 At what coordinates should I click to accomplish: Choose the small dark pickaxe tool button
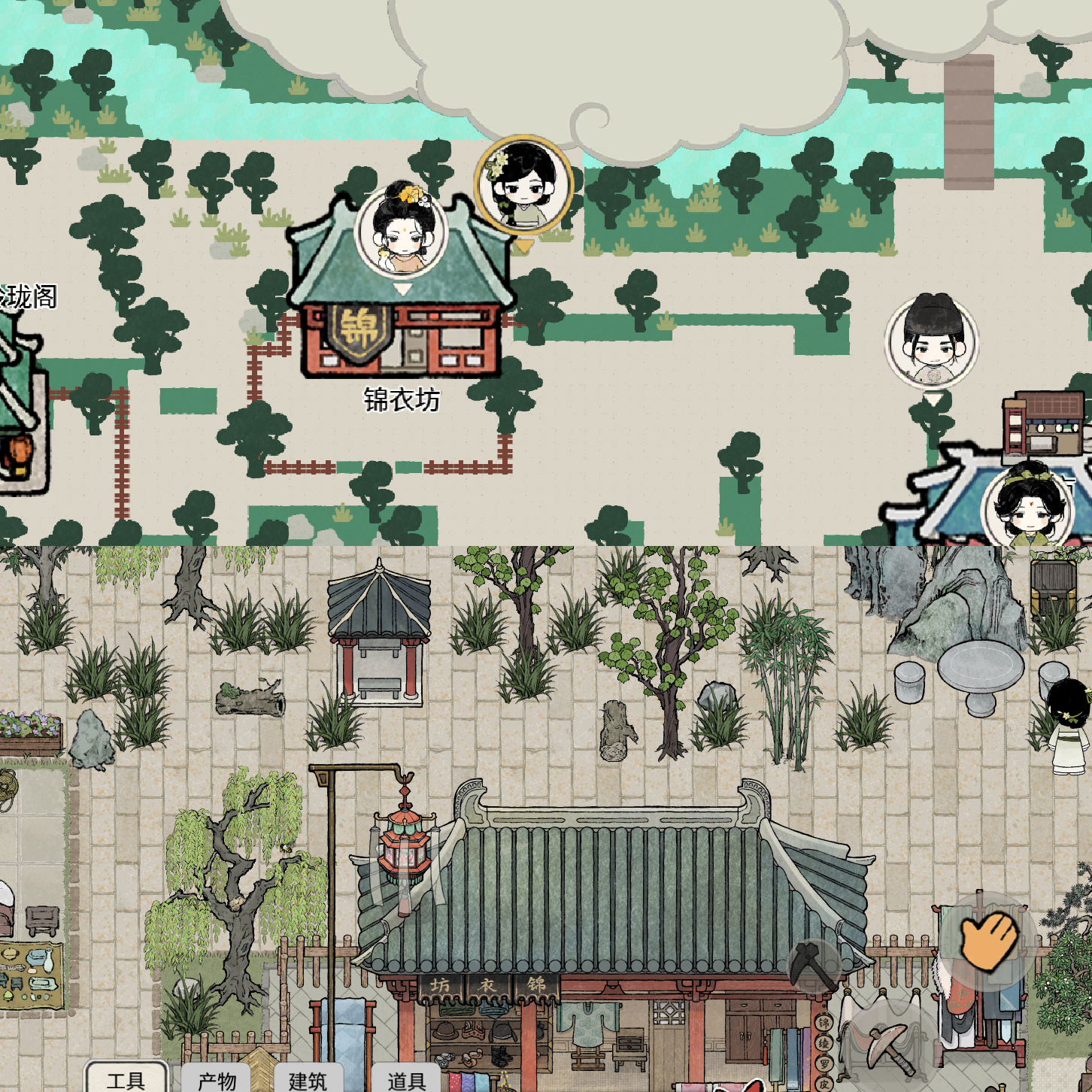(812, 965)
